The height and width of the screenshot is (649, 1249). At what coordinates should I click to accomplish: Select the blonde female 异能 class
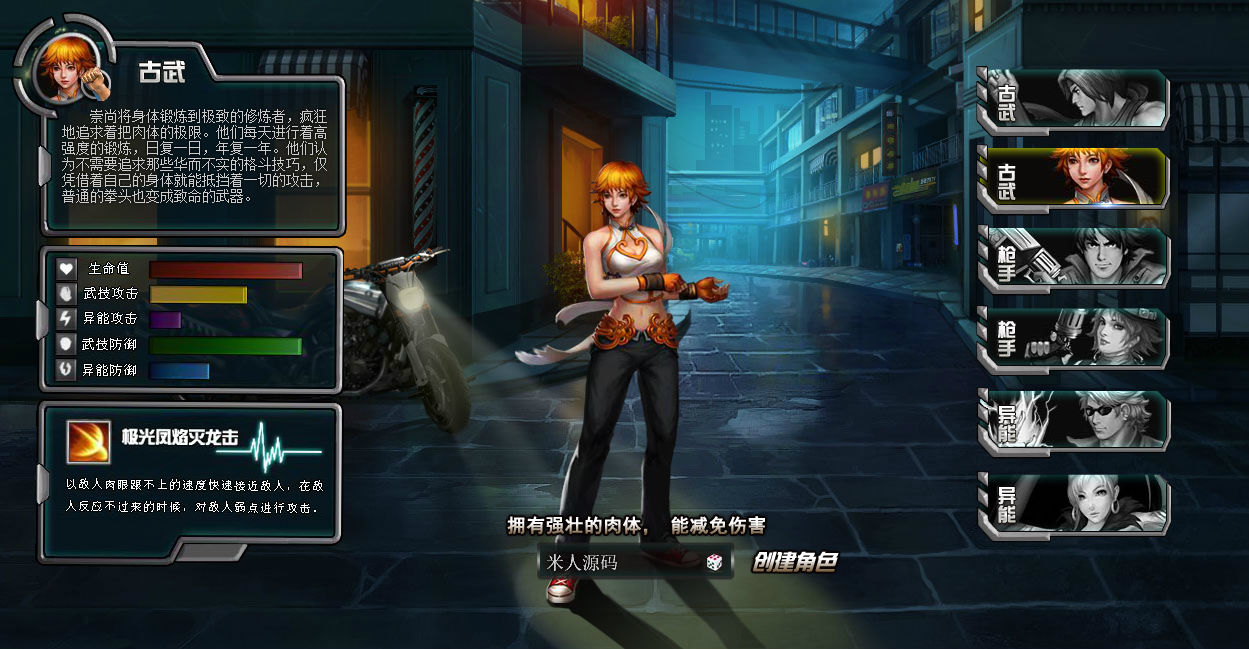click(1073, 503)
